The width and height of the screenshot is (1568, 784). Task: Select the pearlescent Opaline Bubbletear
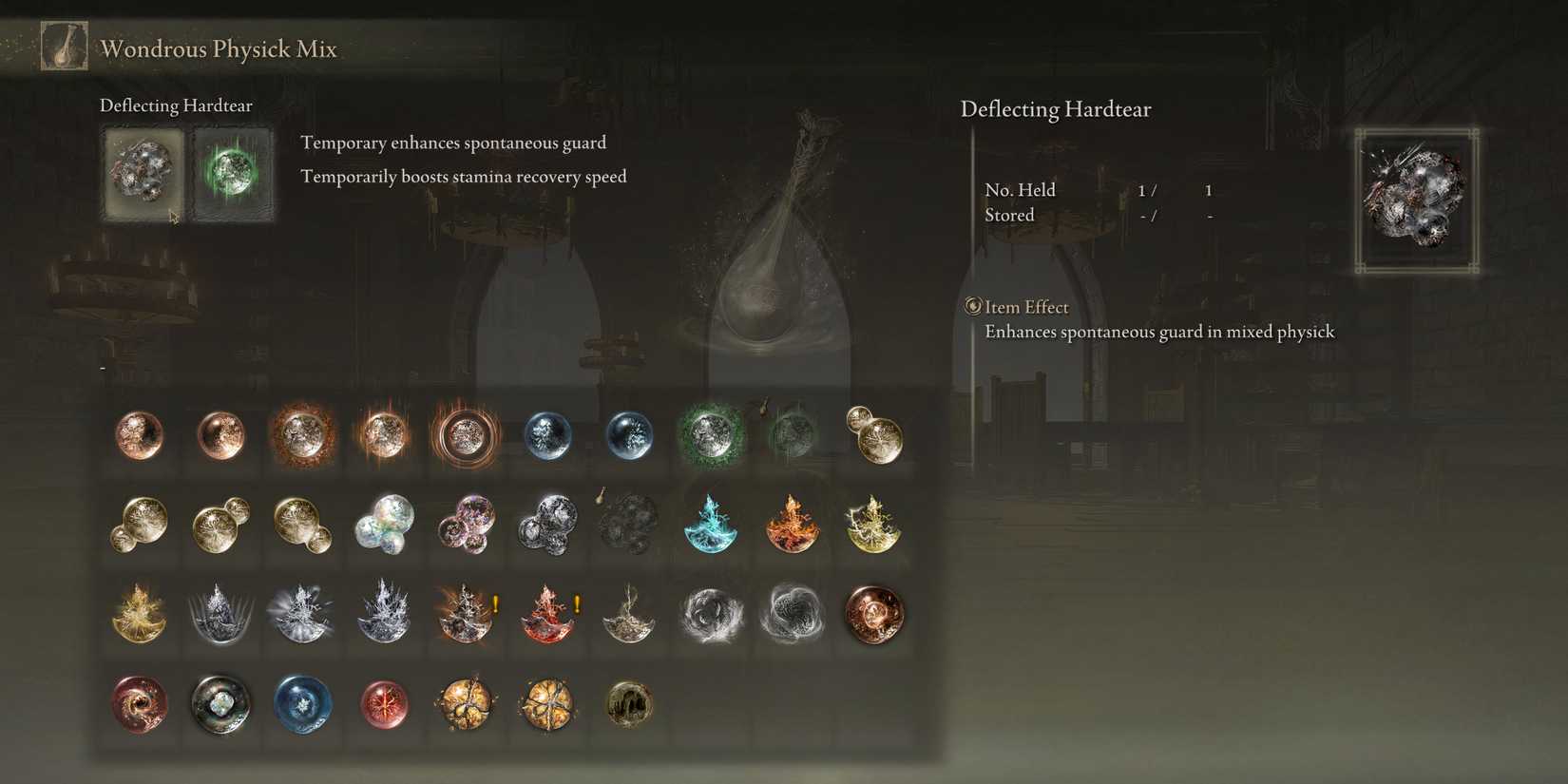pyautogui.click(x=384, y=525)
